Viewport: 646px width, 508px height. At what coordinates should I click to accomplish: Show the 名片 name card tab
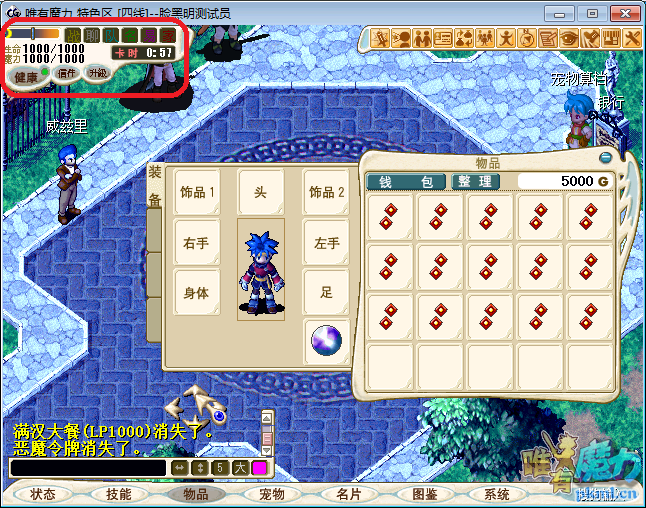[348, 494]
